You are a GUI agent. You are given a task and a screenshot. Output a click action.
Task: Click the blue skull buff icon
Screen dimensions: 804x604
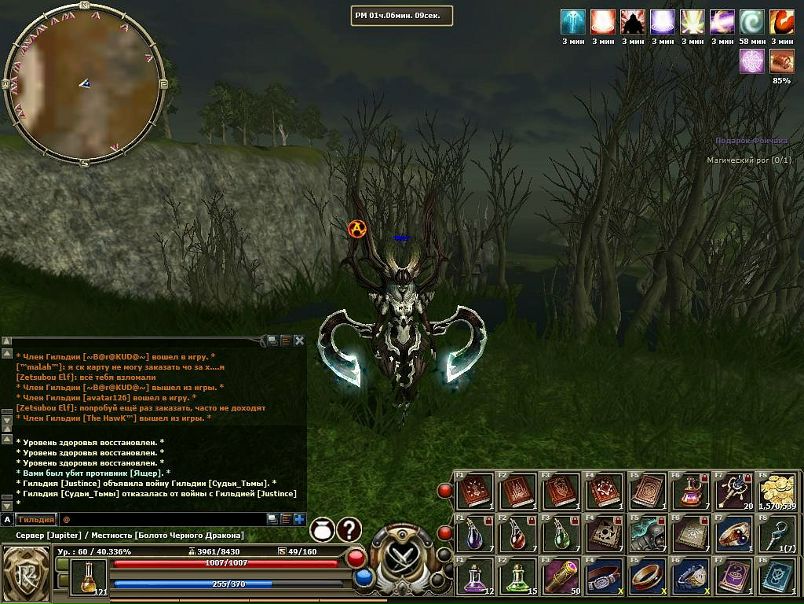[x=573, y=22]
